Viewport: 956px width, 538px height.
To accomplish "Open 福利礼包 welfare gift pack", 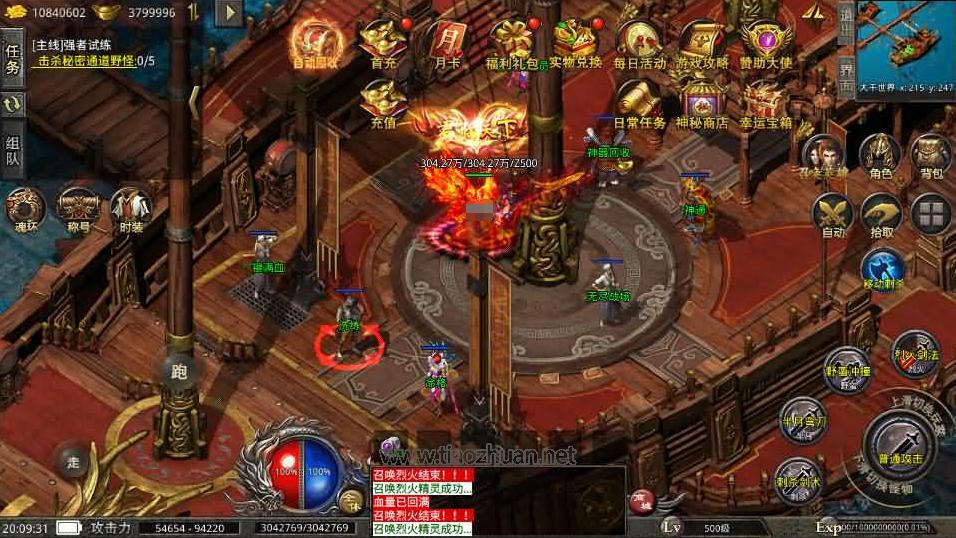I will click(x=511, y=44).
